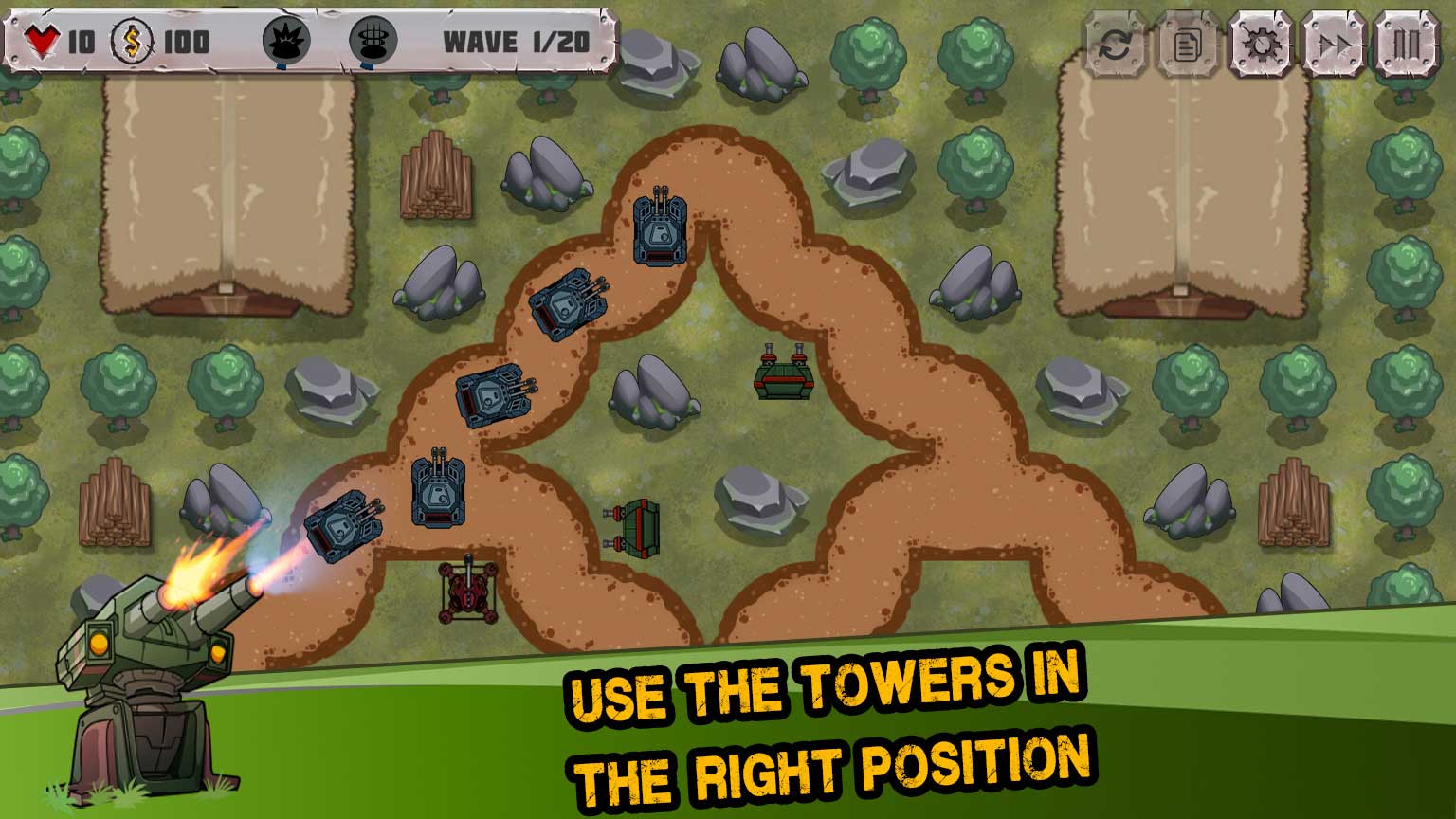1456x819 pixels.
Task: Pause the game
Action: [x=1406, y=44]
